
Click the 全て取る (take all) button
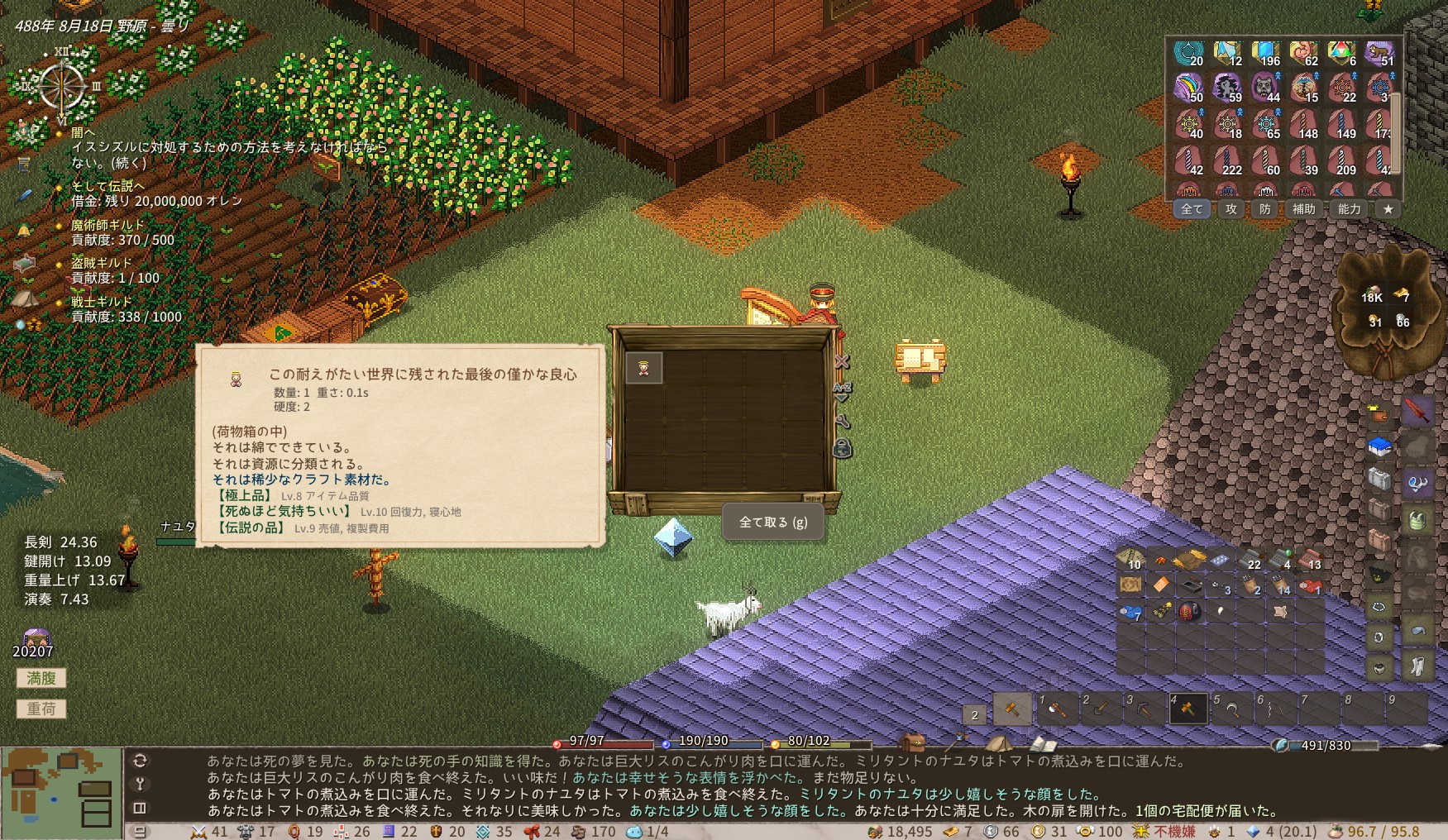[x=772, y=523]
